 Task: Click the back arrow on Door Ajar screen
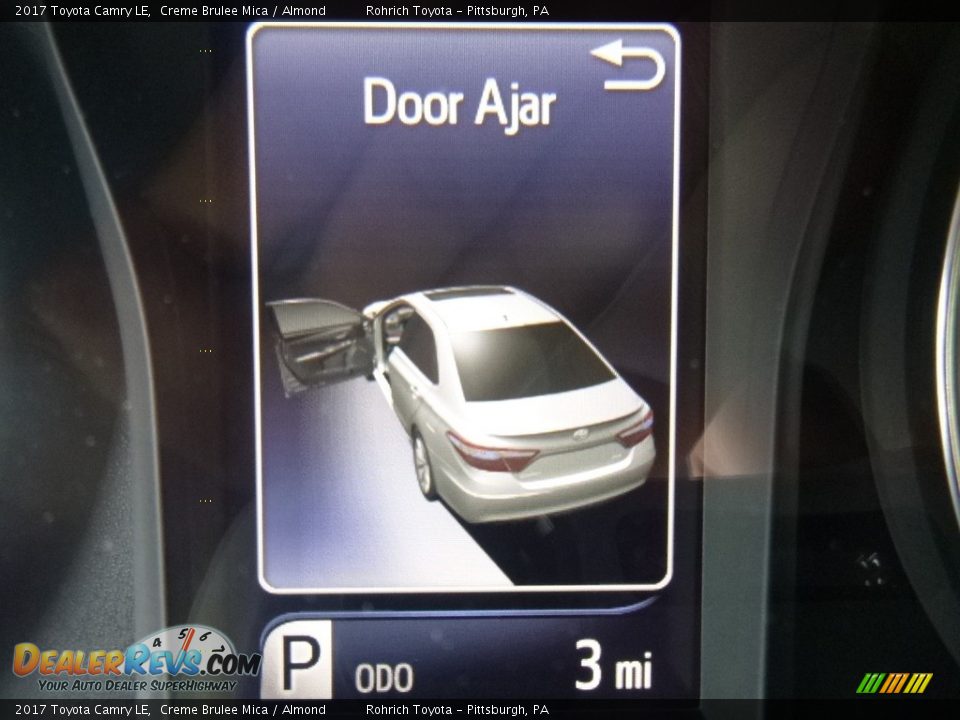tap(629, 67)
